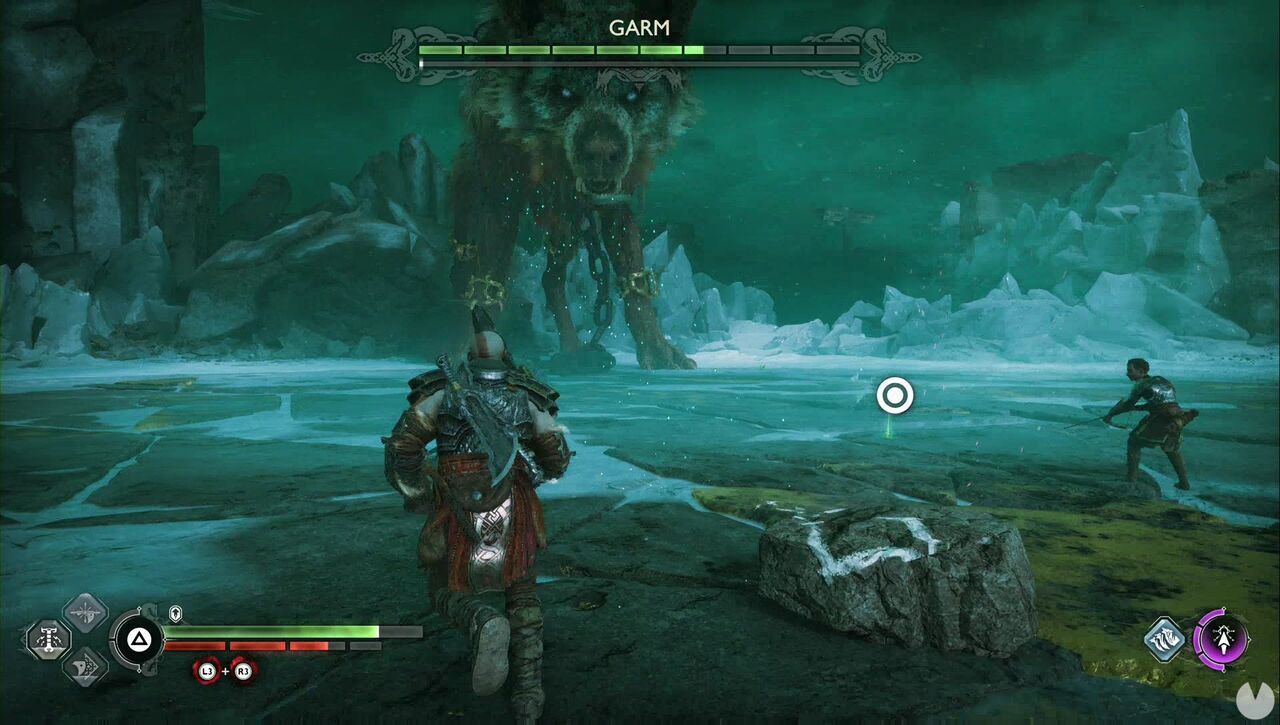Click the GARM boss name label
This screenshot has height=725, width=1280.
pyautogui.click(x=640, y=28)
